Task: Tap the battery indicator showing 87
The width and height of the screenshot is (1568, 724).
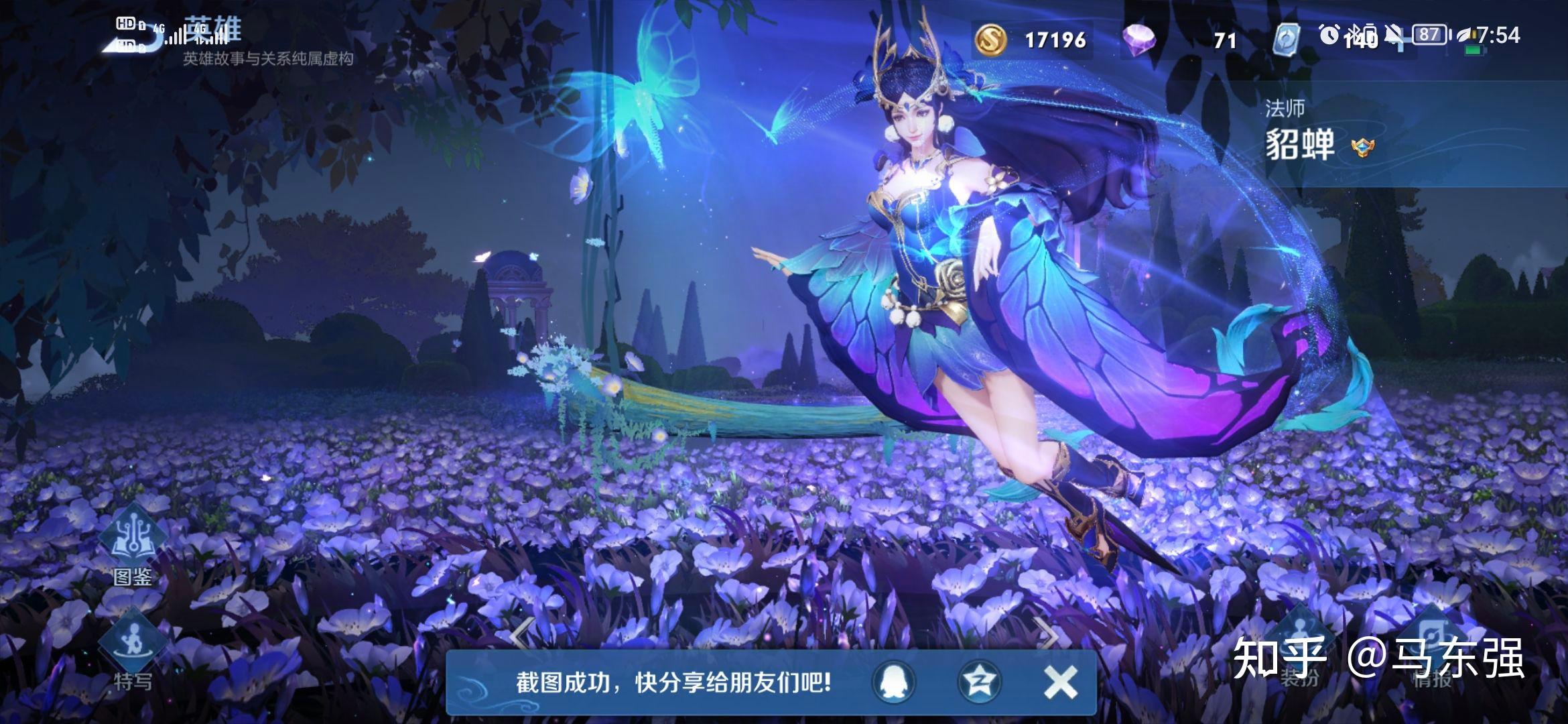Action: tap(1429, 34)
